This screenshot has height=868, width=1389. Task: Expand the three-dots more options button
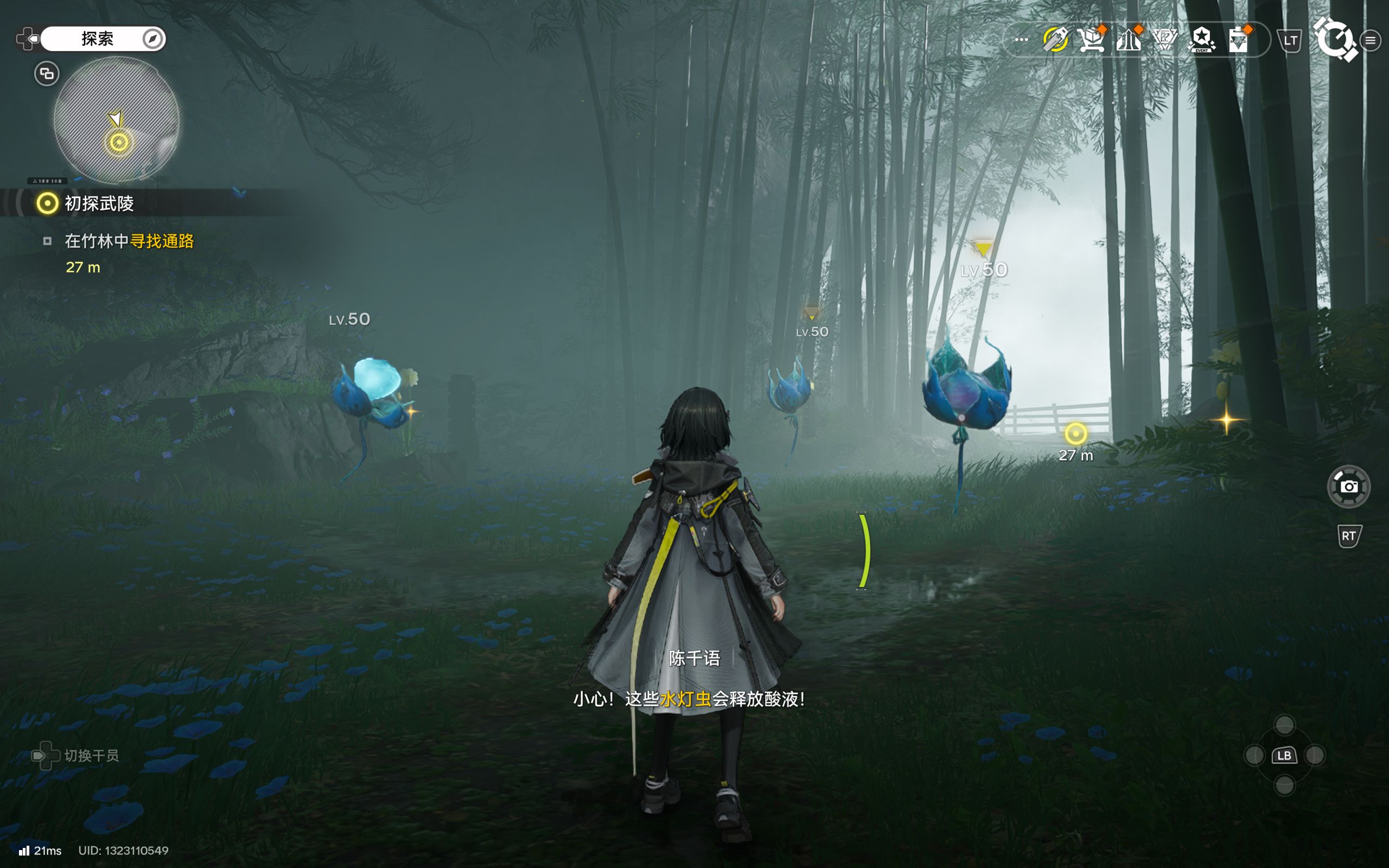click(1021, 40)
